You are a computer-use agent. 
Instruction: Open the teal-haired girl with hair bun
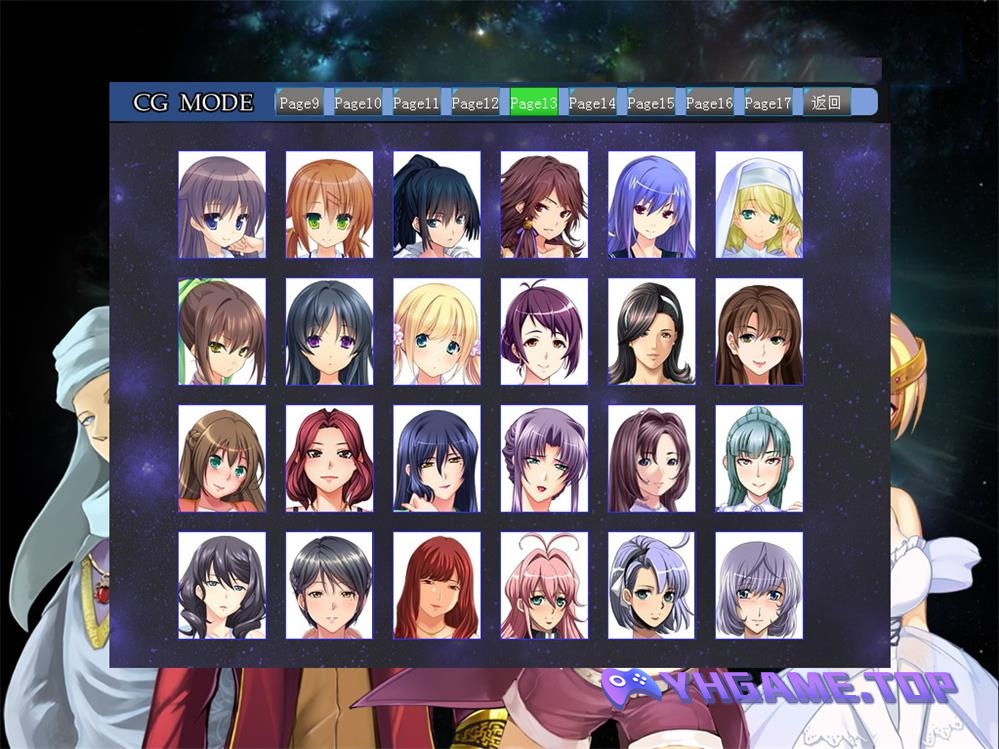759,459
